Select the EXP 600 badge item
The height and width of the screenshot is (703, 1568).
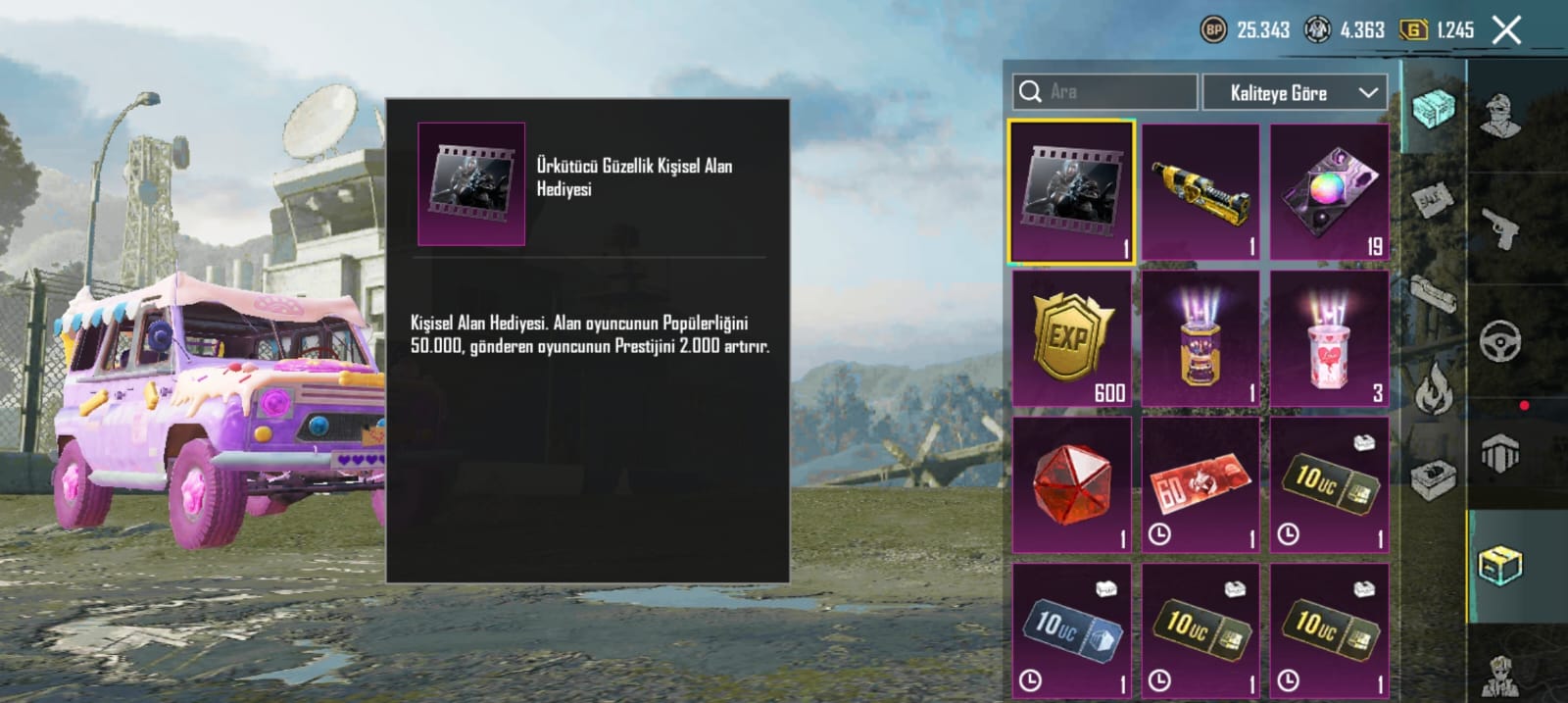coord(1071,338)
